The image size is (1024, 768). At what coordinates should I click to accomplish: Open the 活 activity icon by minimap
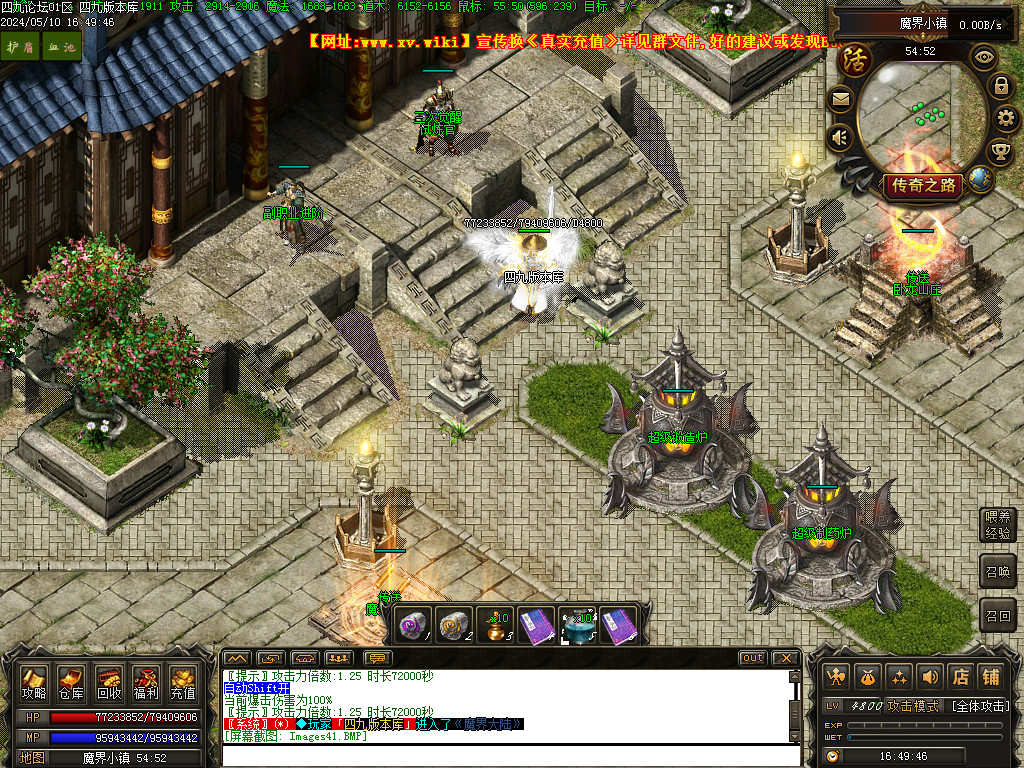point(855,60)
